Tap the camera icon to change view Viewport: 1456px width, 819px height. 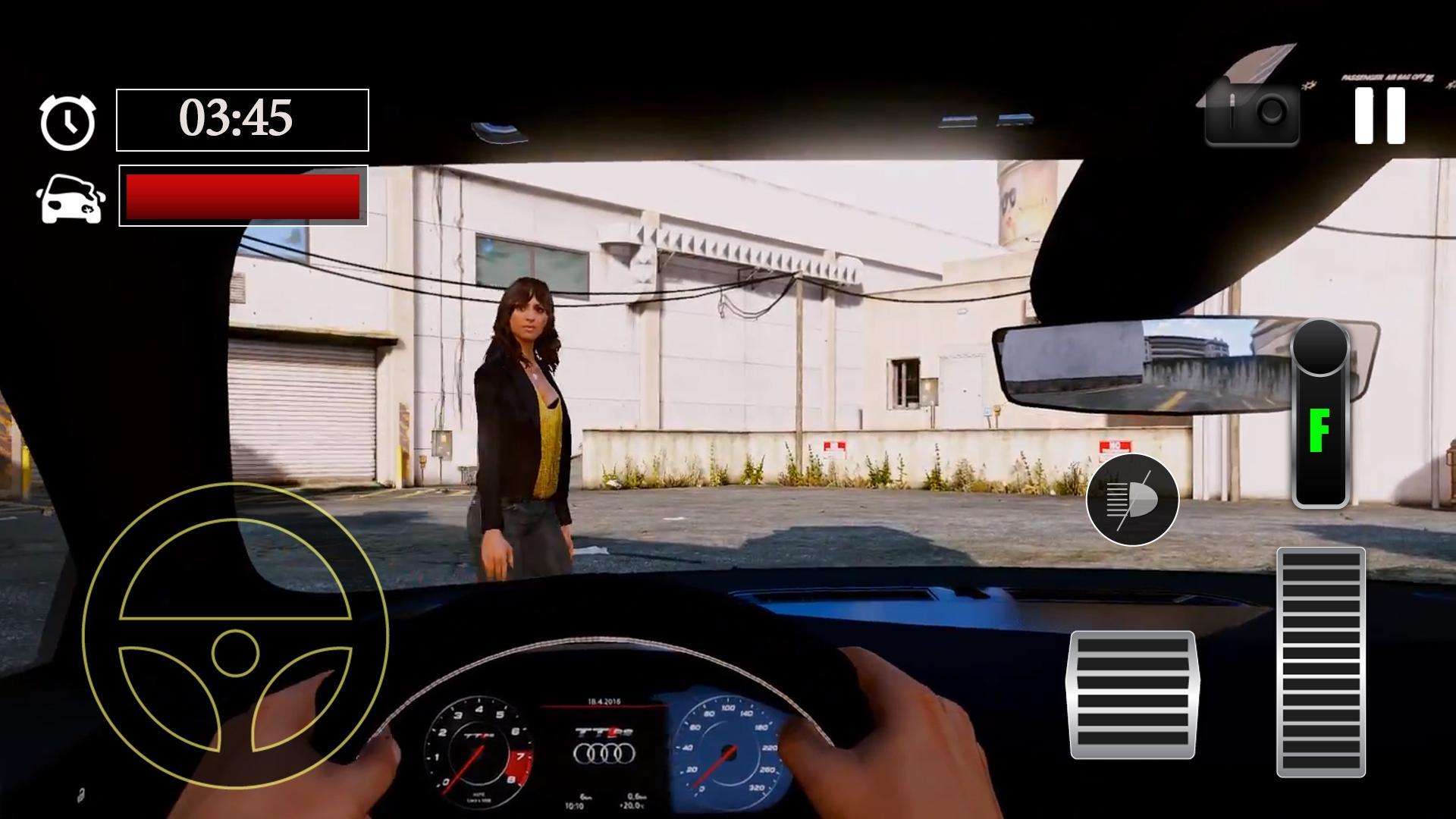click(x=1251, y=115)
